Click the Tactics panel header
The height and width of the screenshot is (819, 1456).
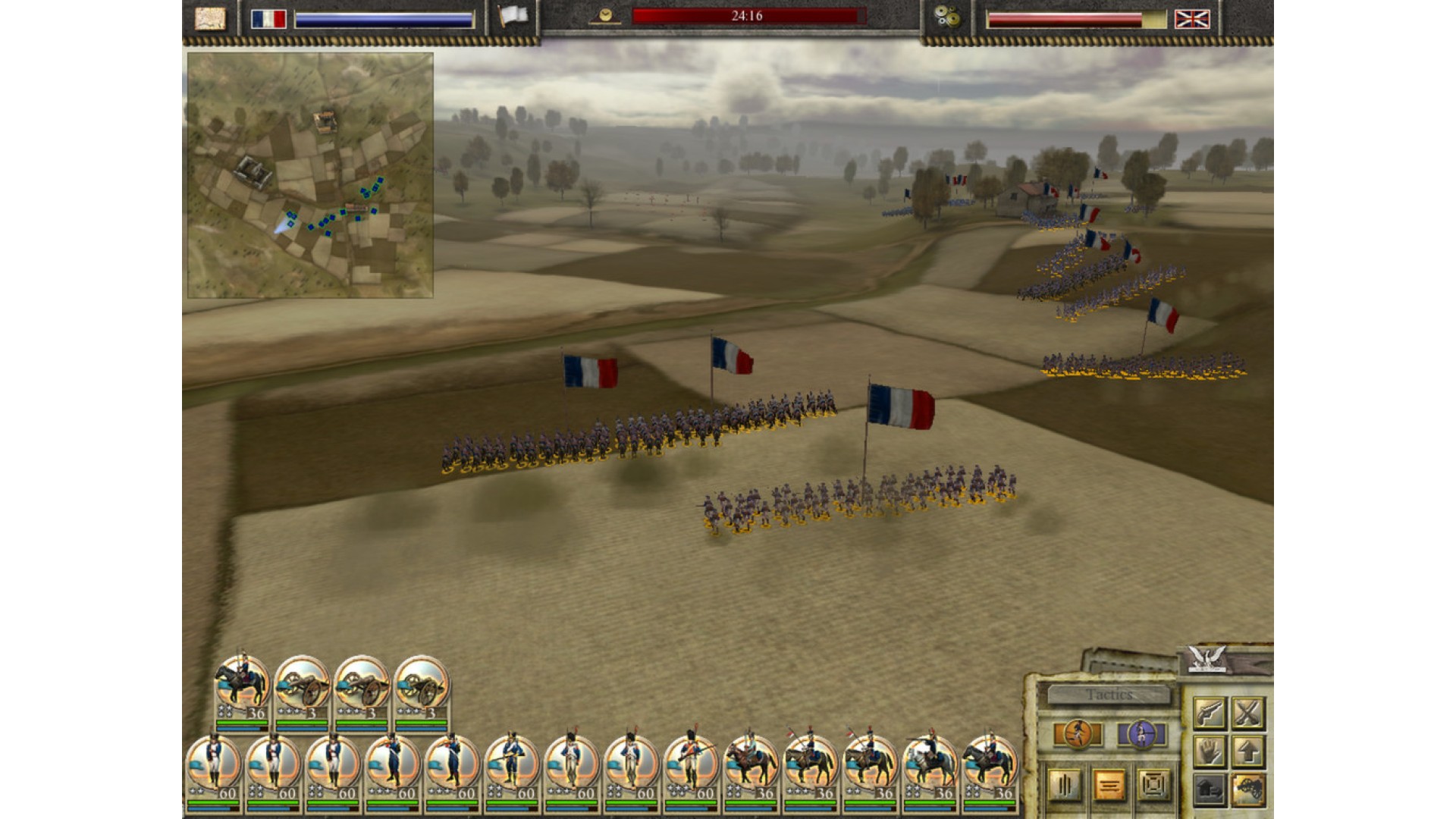[1109, 695]
